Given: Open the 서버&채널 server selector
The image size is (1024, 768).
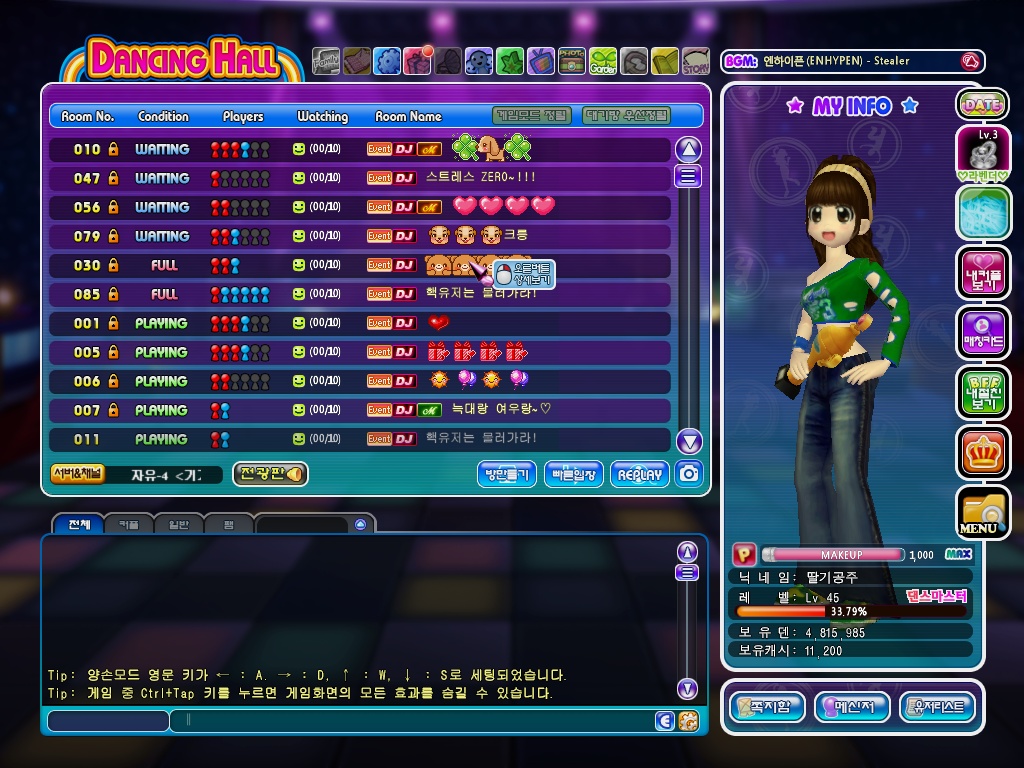Looking at the screenshot, I should tap(77, 474).
